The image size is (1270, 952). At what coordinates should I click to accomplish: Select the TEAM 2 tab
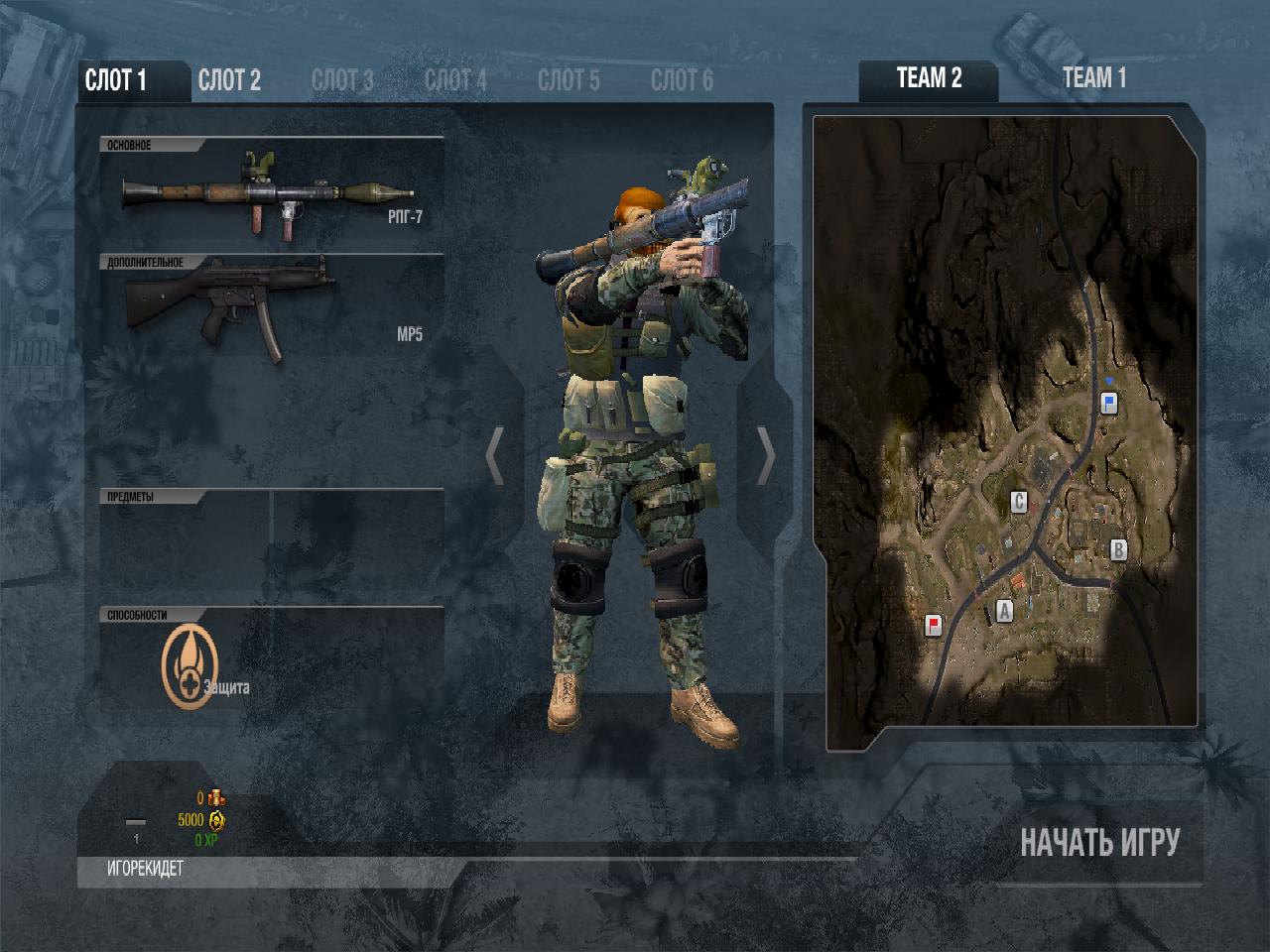pos(929,78)
